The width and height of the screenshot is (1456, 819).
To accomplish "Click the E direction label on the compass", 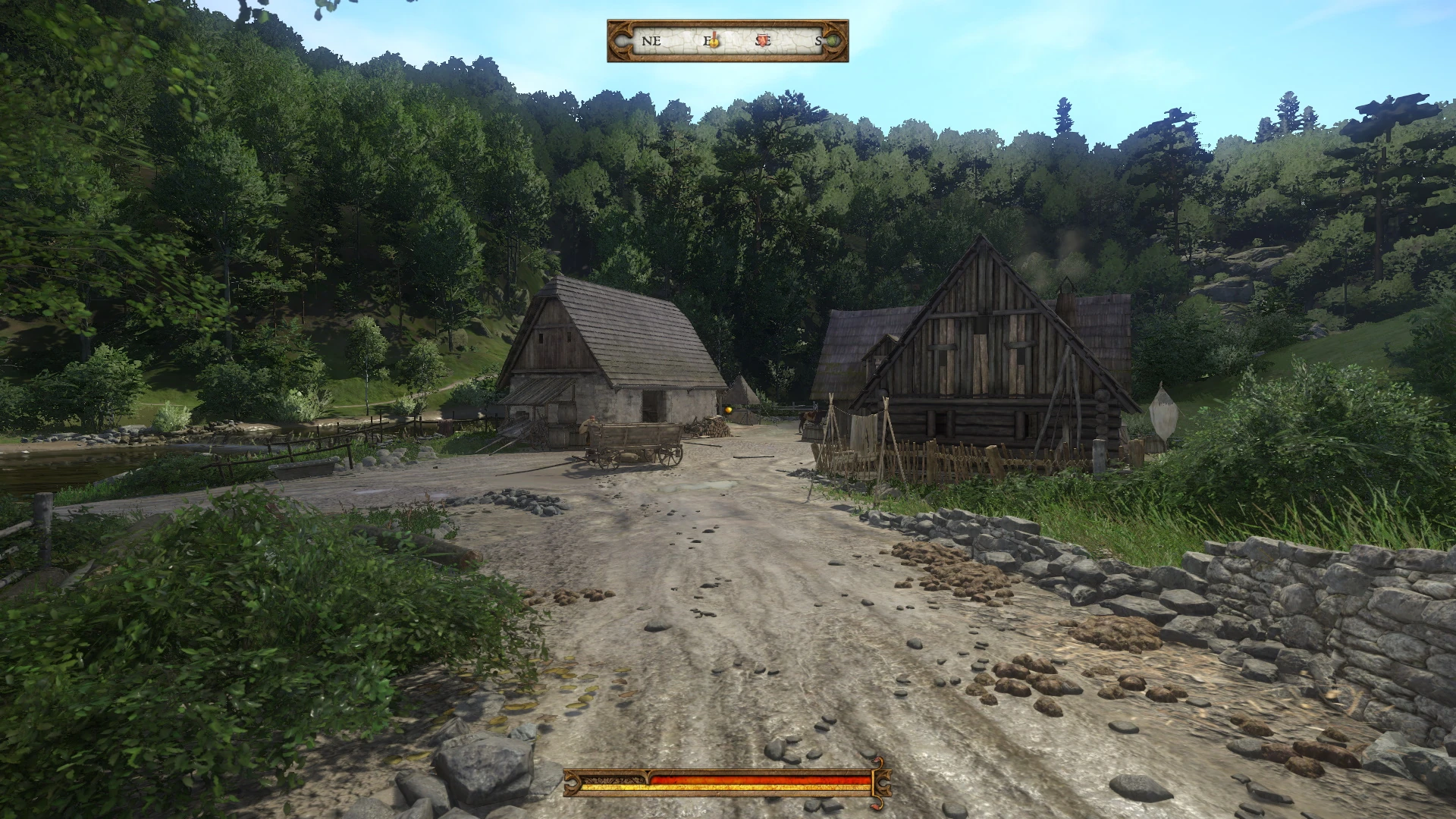I will pos(708,40).
